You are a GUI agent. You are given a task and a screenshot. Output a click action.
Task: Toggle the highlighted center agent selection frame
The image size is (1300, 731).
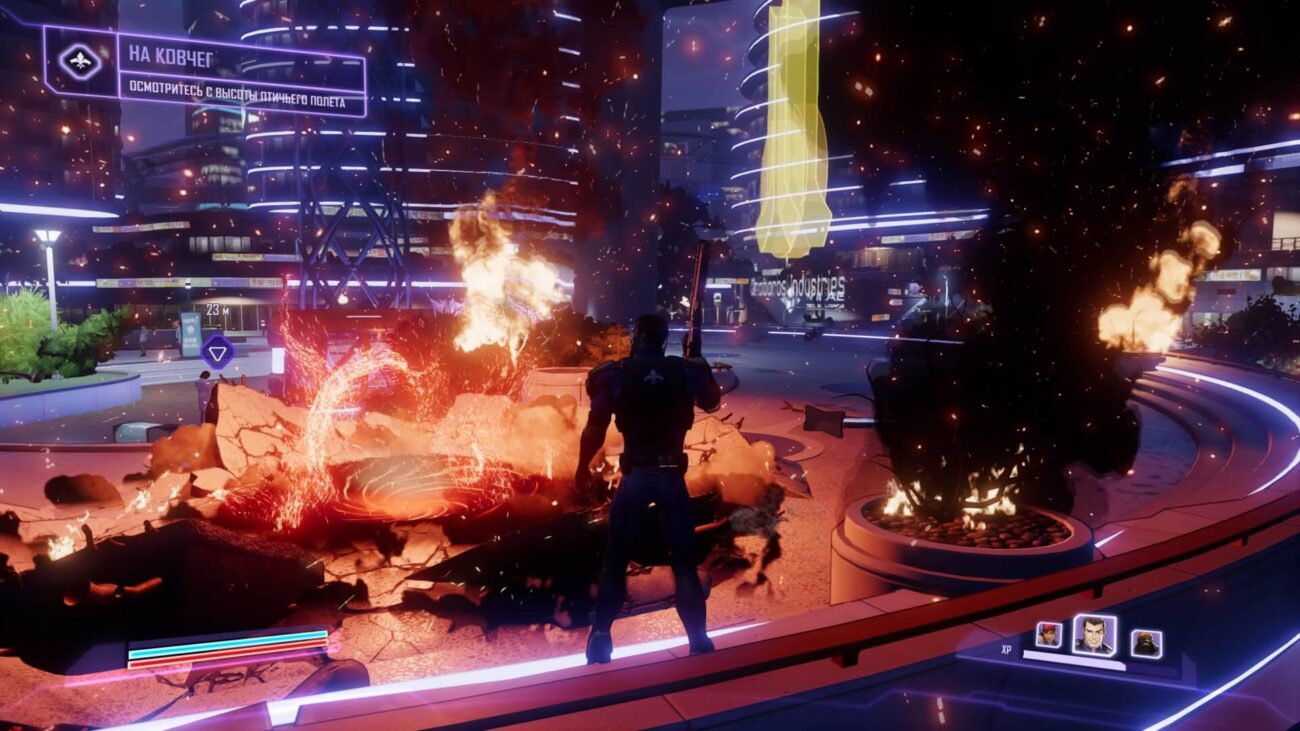pyautogui.click(x=1095, y=634)
